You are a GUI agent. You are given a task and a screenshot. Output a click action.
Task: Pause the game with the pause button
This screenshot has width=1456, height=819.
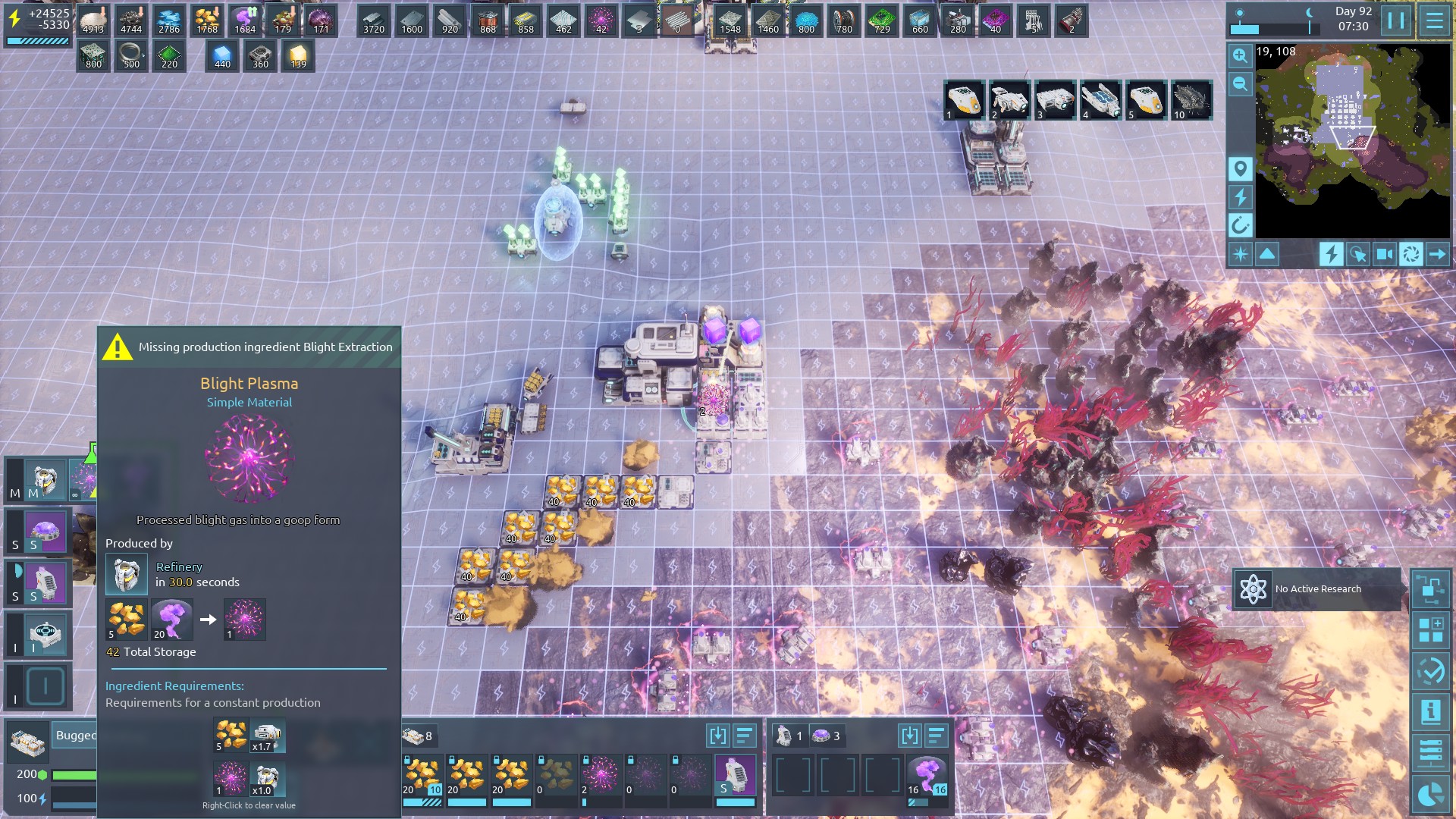[x=1396, y=20]
